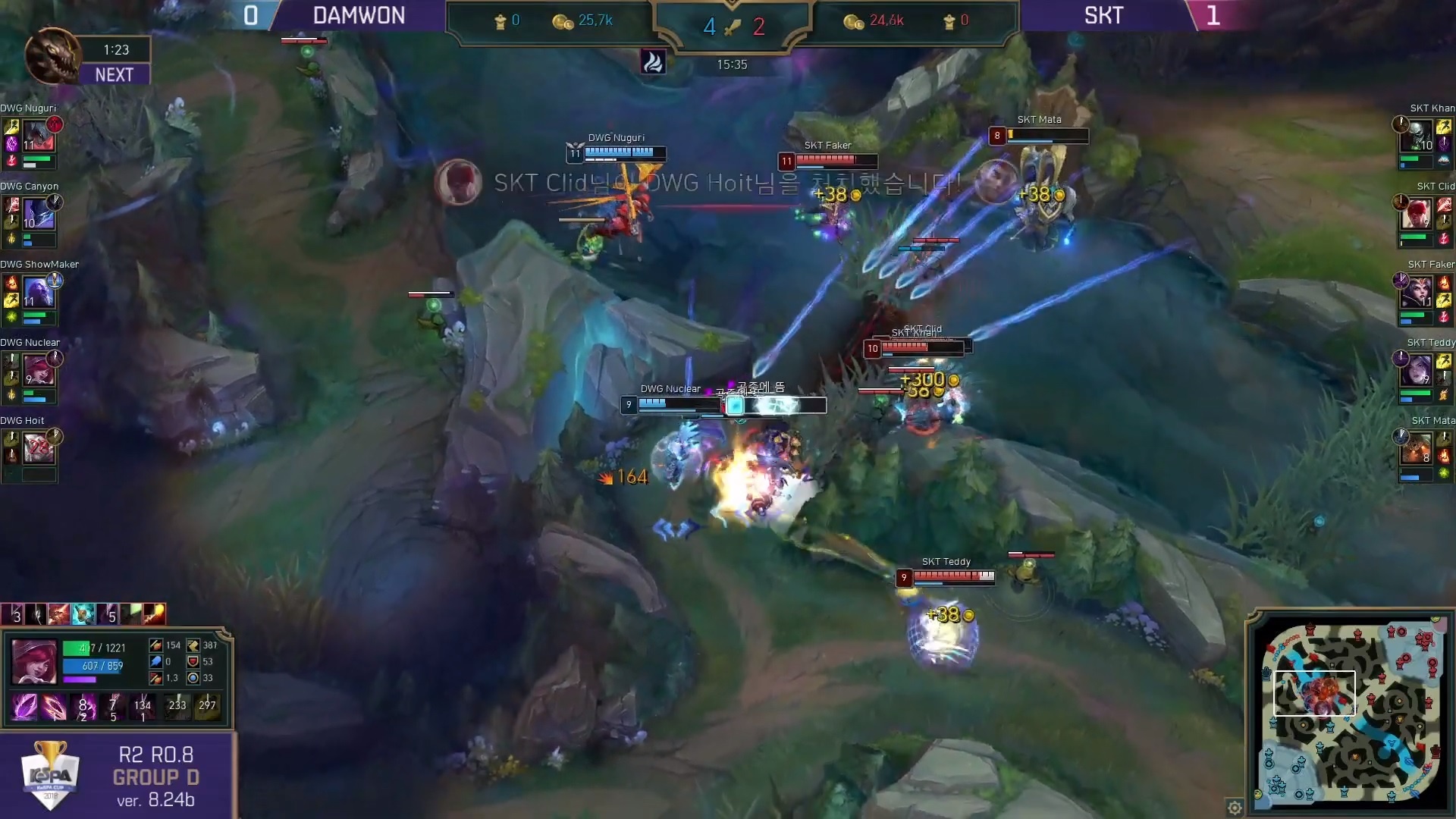Select Xayah's Q ability icon
The width and height of the screenshot is (1456, 819).
[x=23, y=707]
